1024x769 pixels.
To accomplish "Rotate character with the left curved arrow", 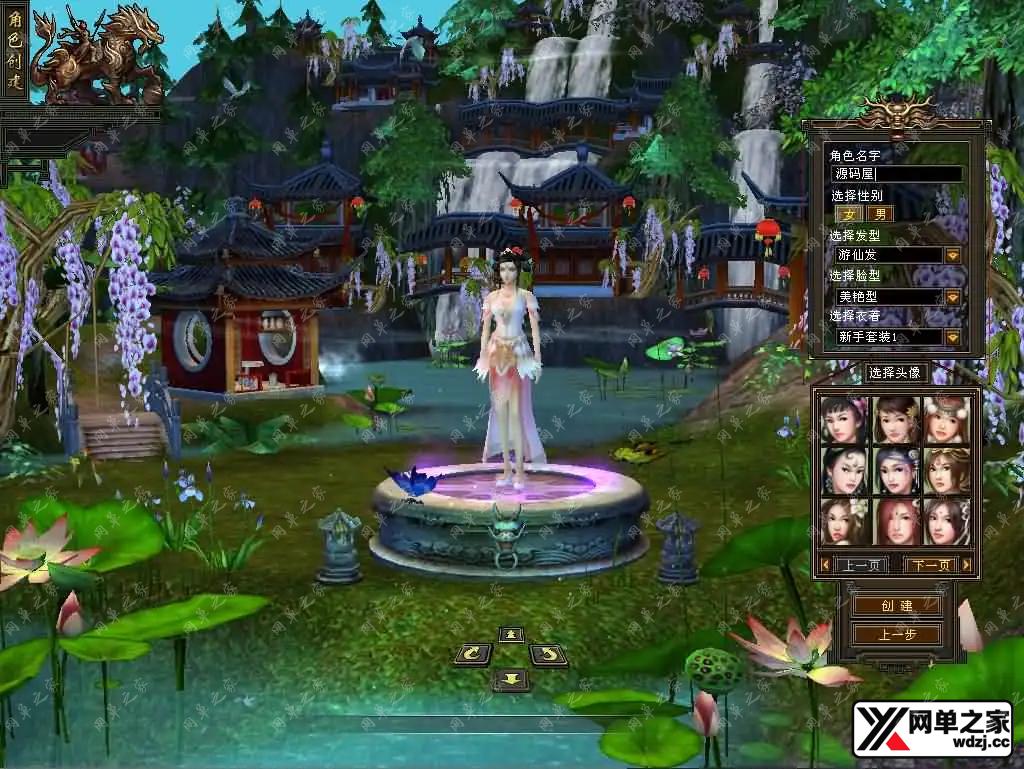I will point(473,655).
